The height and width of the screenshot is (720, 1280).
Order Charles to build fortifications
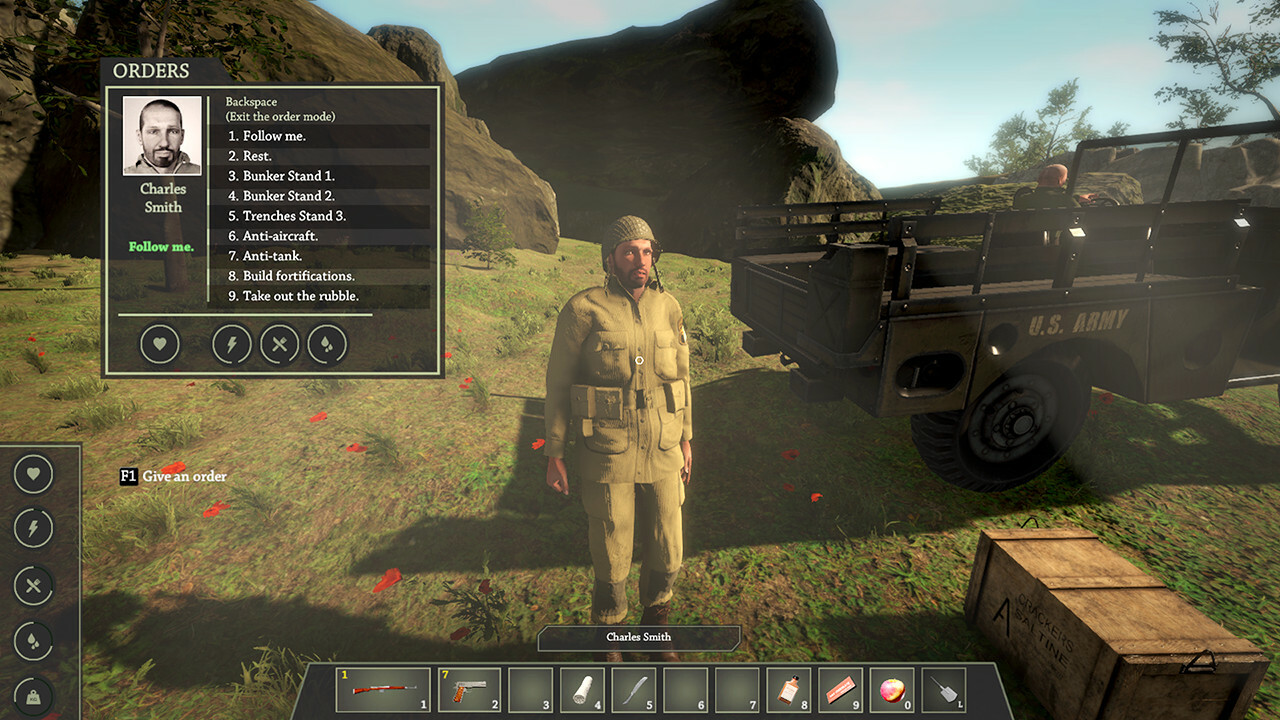pos(299,276)
